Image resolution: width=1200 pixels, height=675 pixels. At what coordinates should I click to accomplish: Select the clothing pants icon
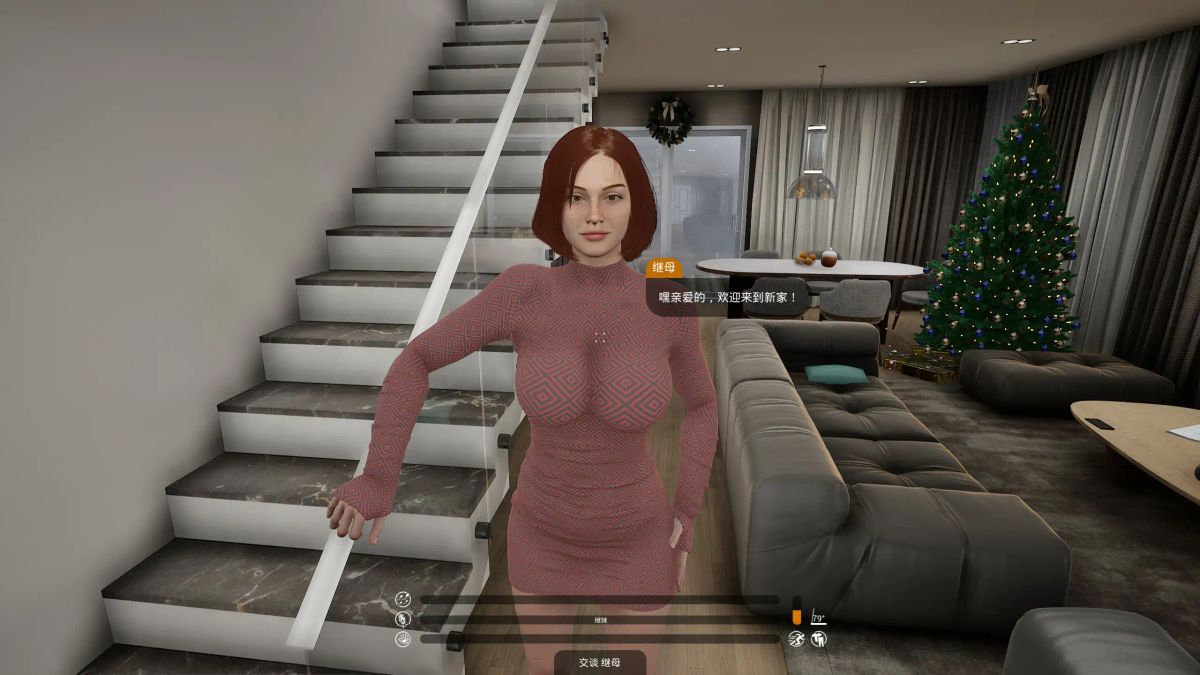[x=818, y=639]
